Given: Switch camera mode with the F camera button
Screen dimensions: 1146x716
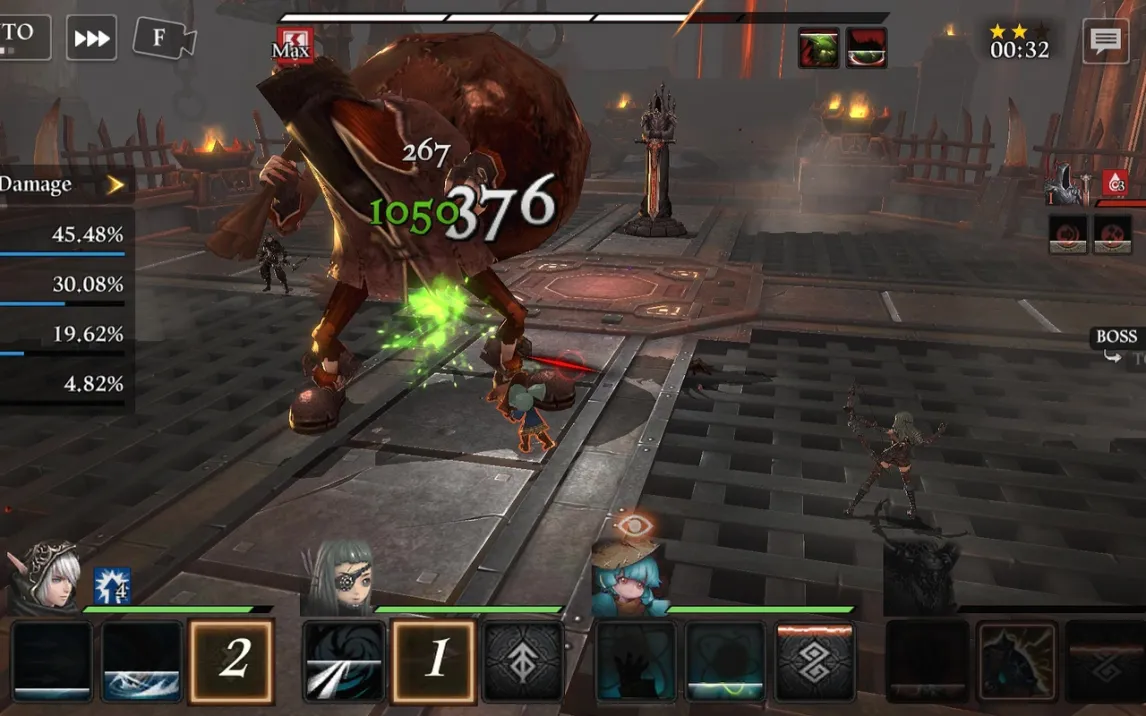Looking at the screenshot, I should coord(164,39).
